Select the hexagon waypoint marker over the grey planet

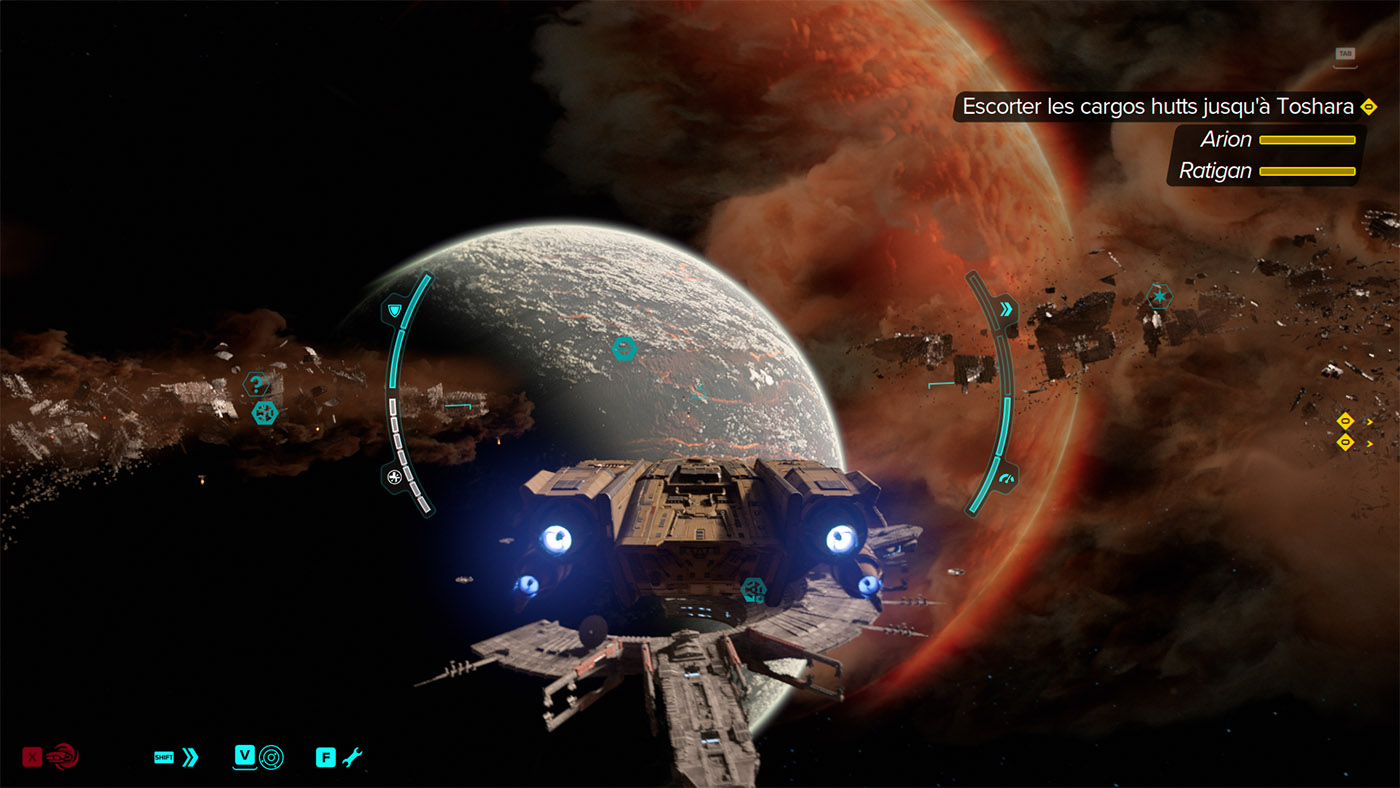pyautogui.click(x=624, y=348)
